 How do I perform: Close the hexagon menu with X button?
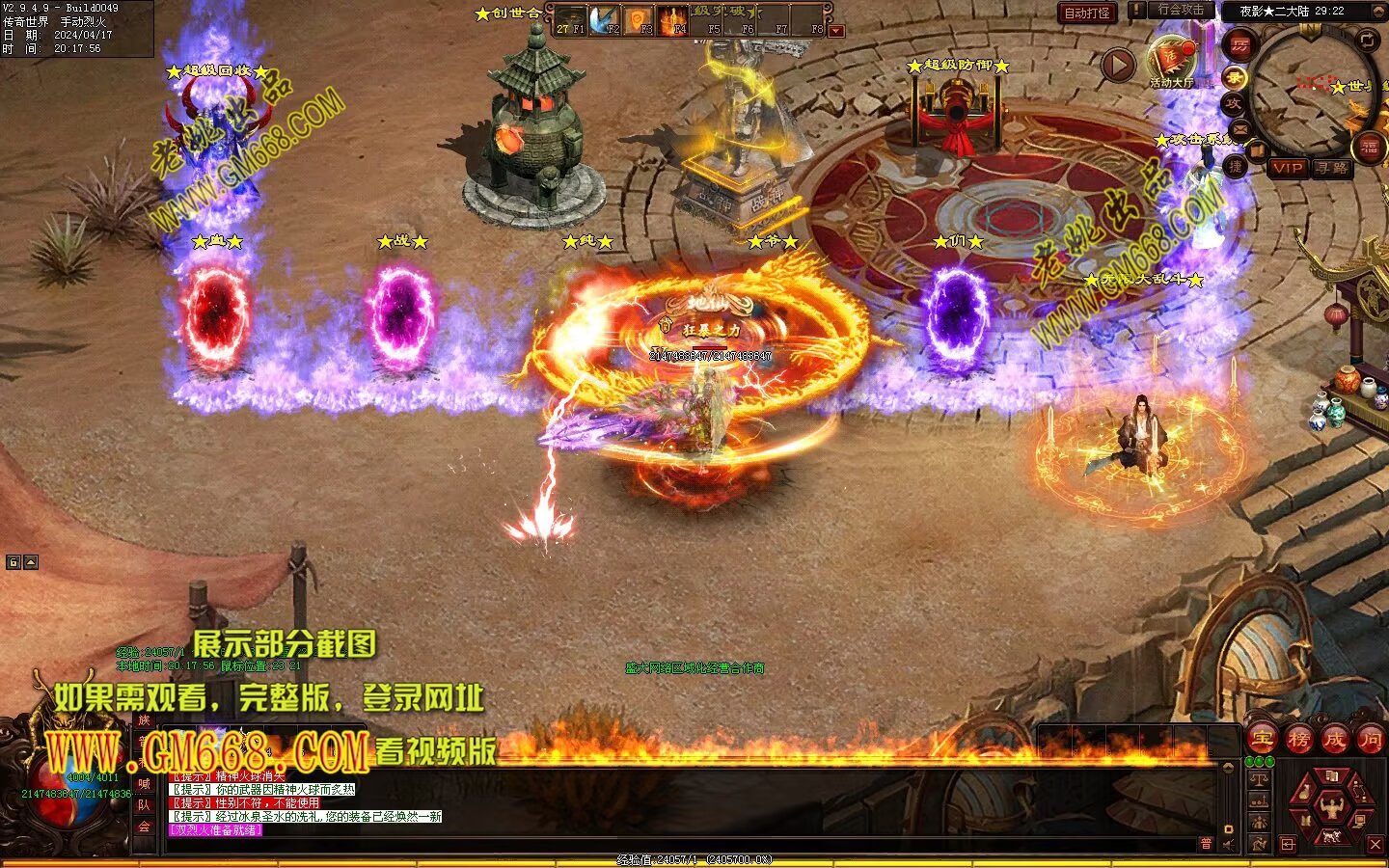[x=1375, y=845]
